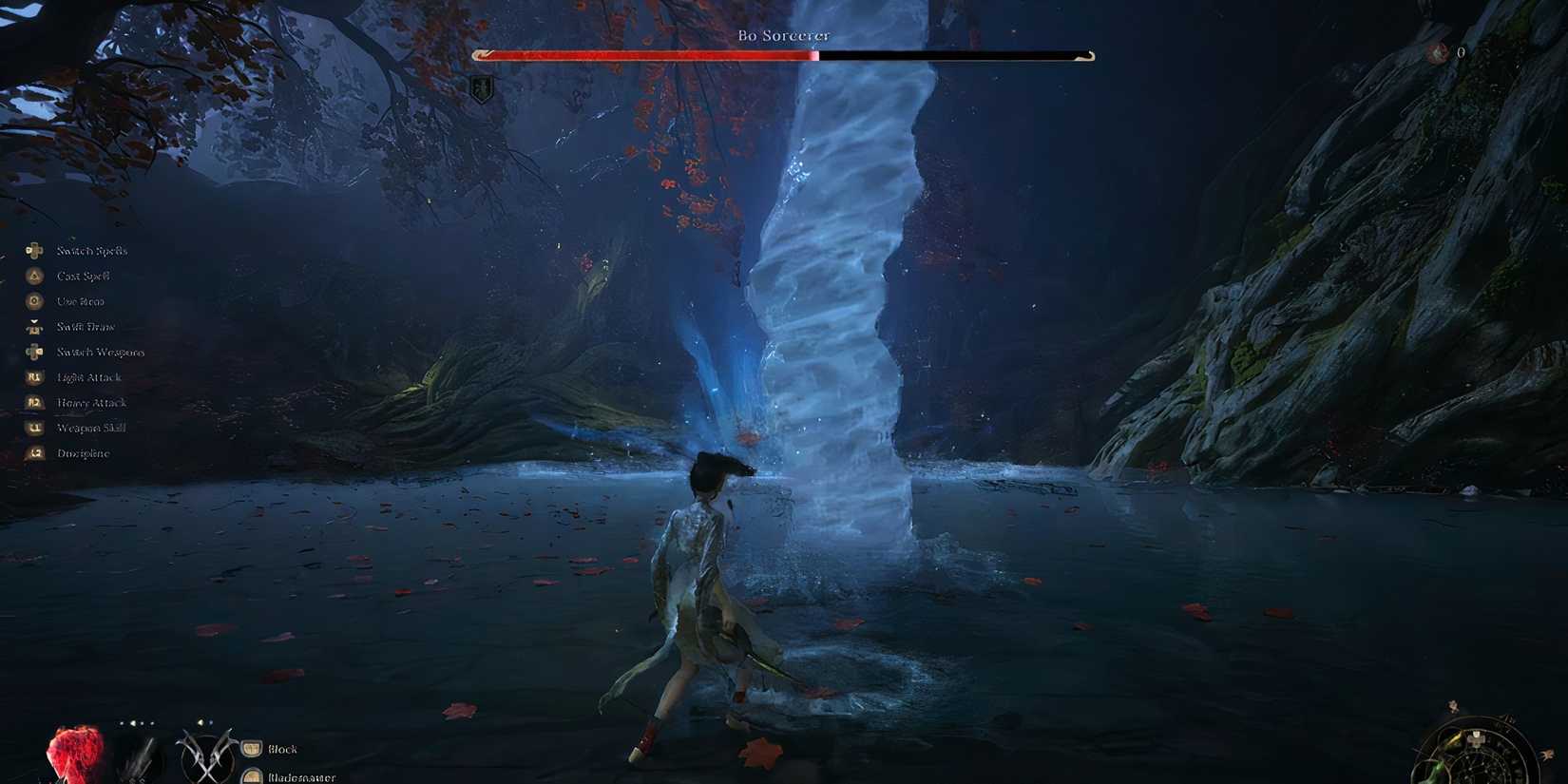Select the Switch Spells D-pad icon
The height and width of the screenshot is (784, 1568).
(34, 251)
